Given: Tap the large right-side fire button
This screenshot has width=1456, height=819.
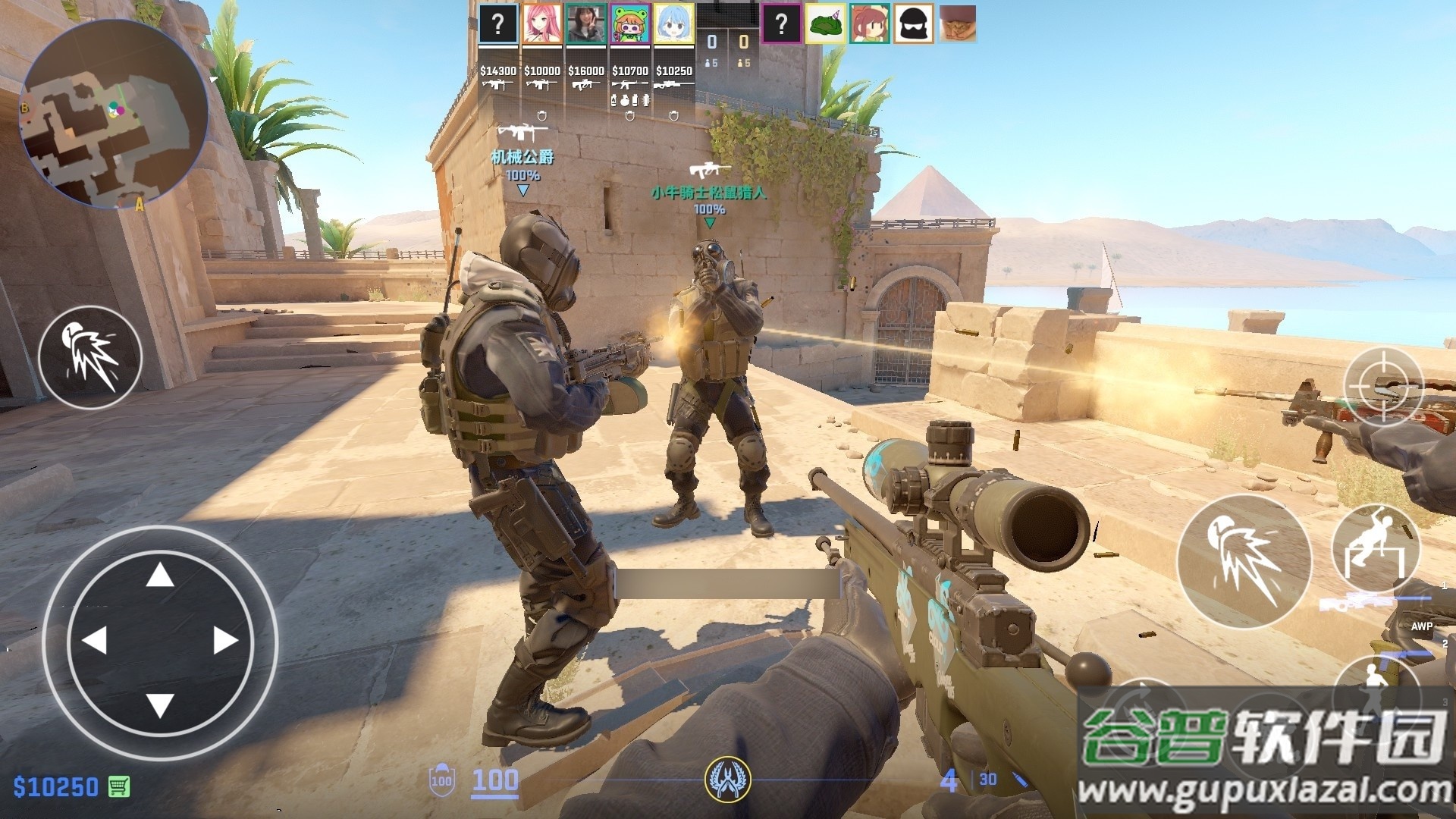Looking at the screenshot, I should tap(1244, 562).
